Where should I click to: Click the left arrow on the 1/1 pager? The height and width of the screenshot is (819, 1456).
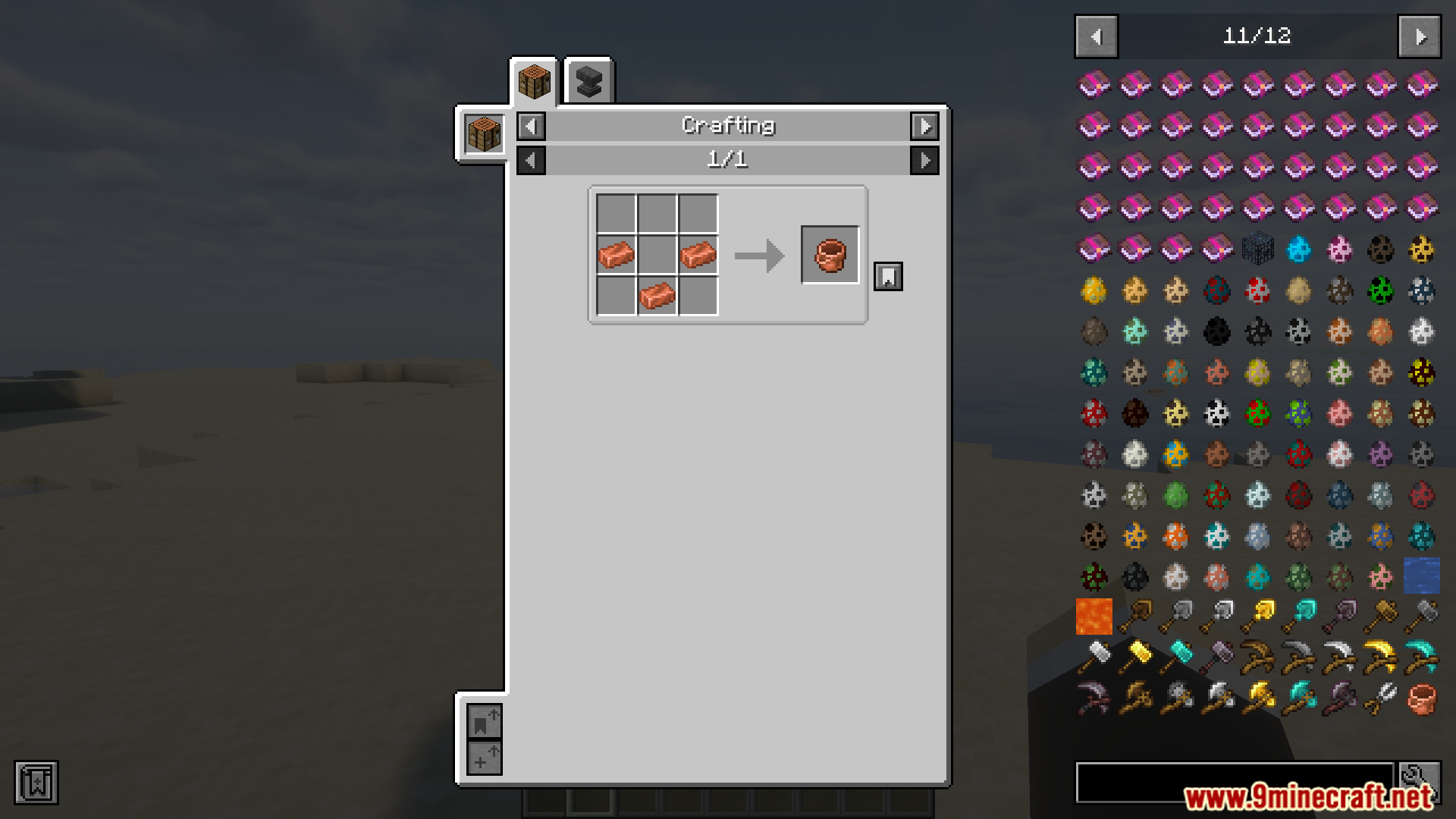click(x=530, y=160)
